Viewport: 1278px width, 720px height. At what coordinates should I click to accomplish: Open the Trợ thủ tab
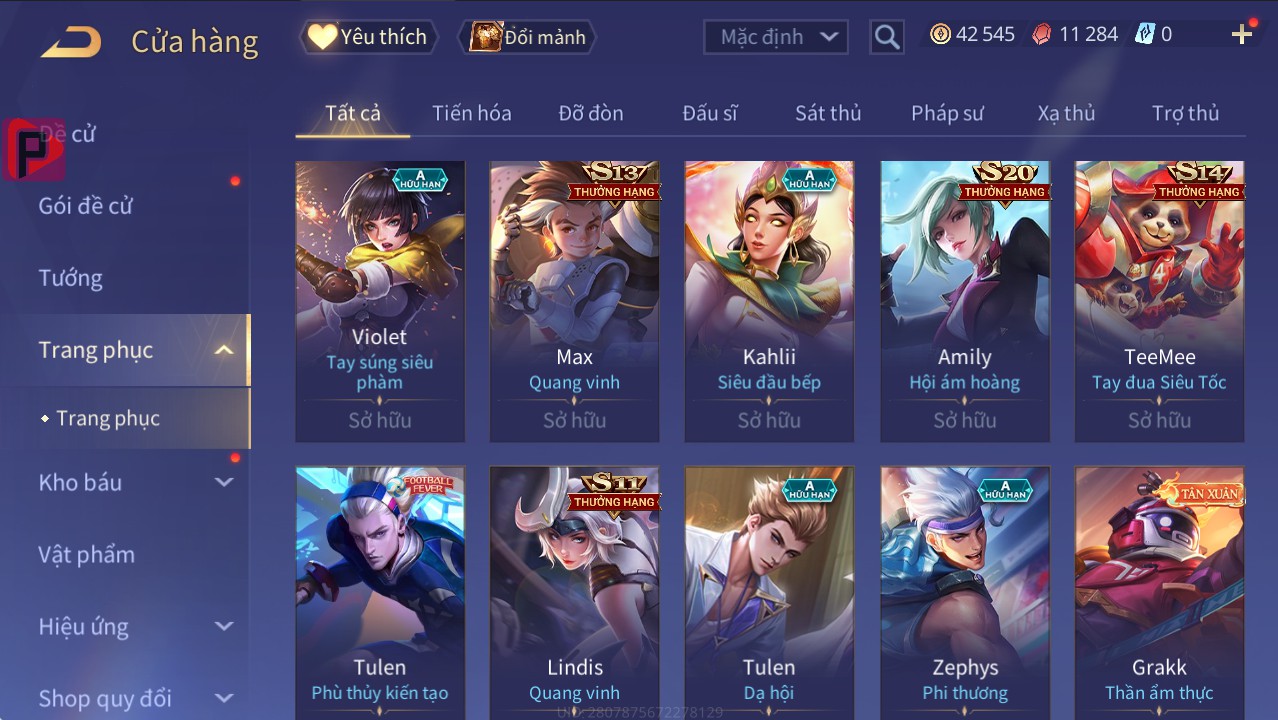(x=1185, y=113)
